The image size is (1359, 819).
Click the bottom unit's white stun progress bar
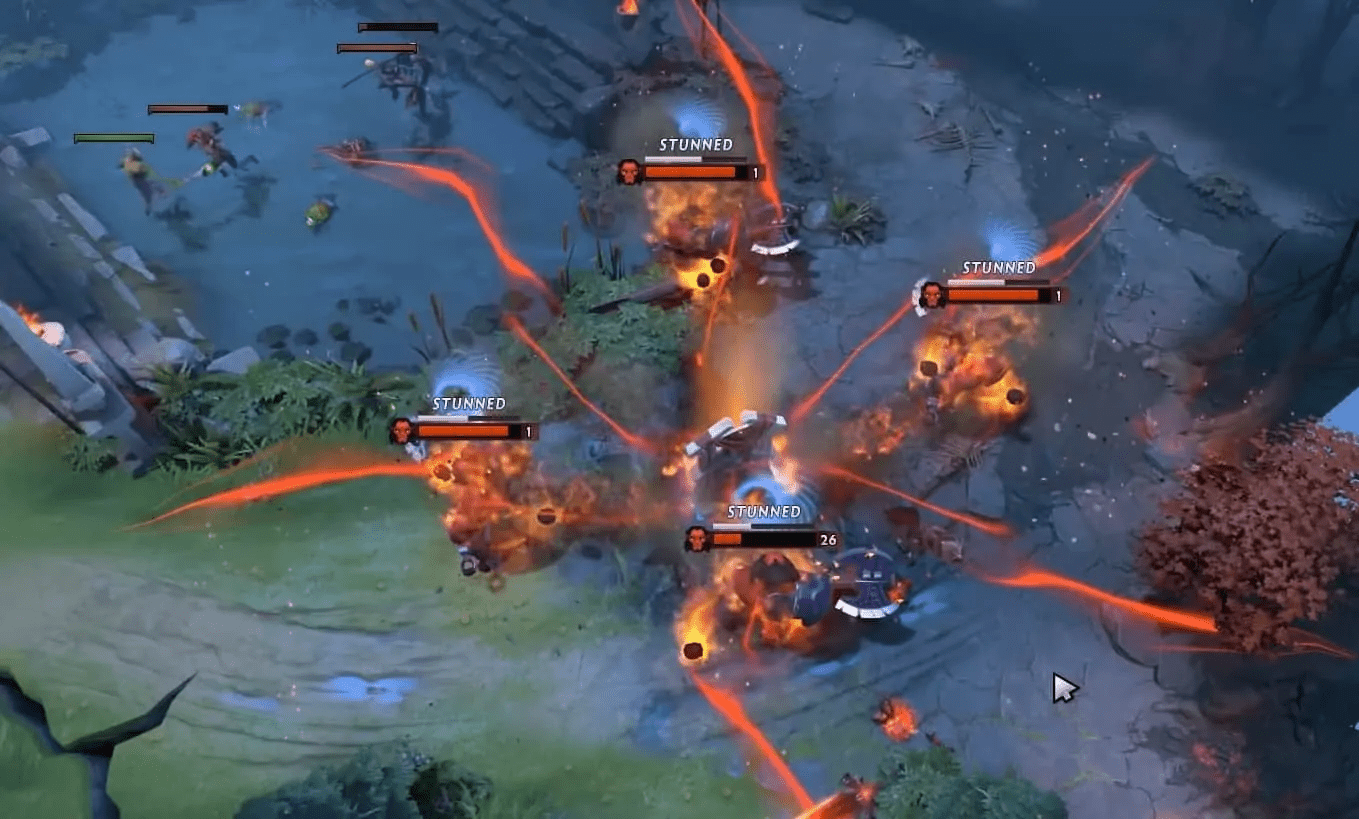click(x=730, y=525)
